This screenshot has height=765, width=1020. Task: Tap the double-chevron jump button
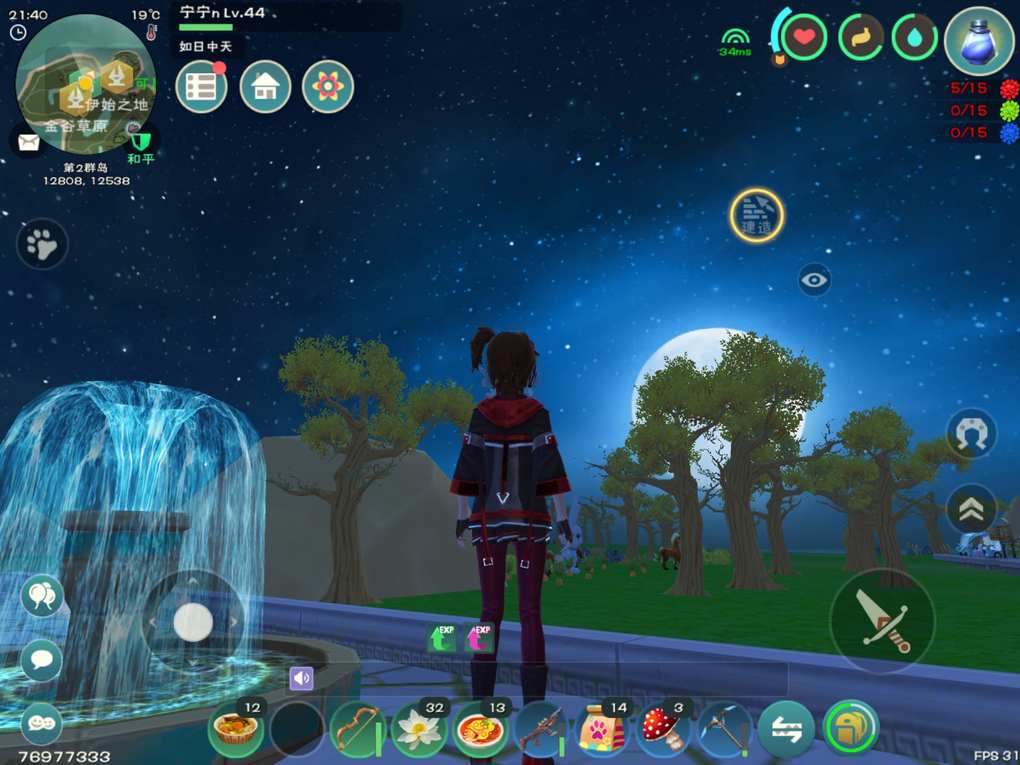(971, 510)
